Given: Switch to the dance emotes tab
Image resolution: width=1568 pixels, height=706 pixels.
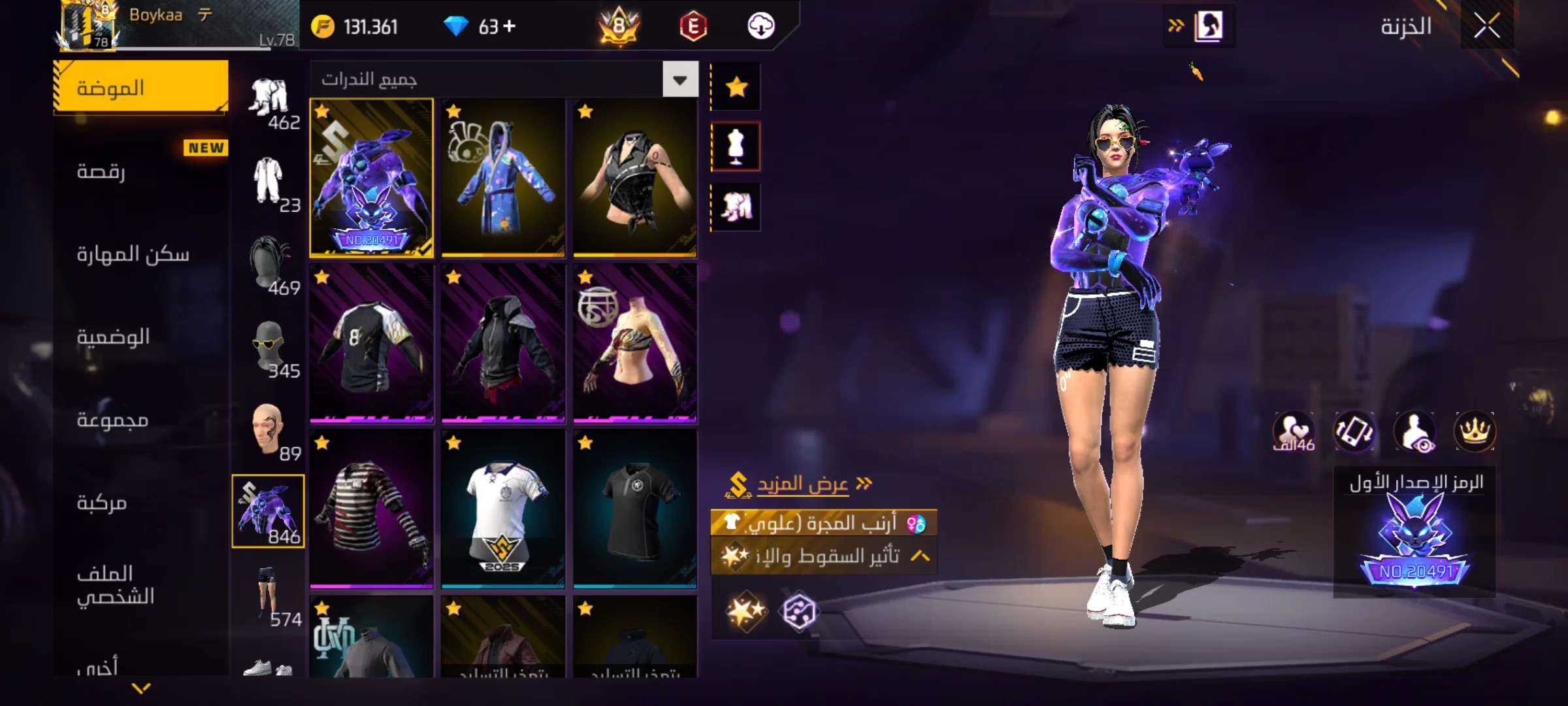Looking at the screenshot, I should (x=101, y=171).
